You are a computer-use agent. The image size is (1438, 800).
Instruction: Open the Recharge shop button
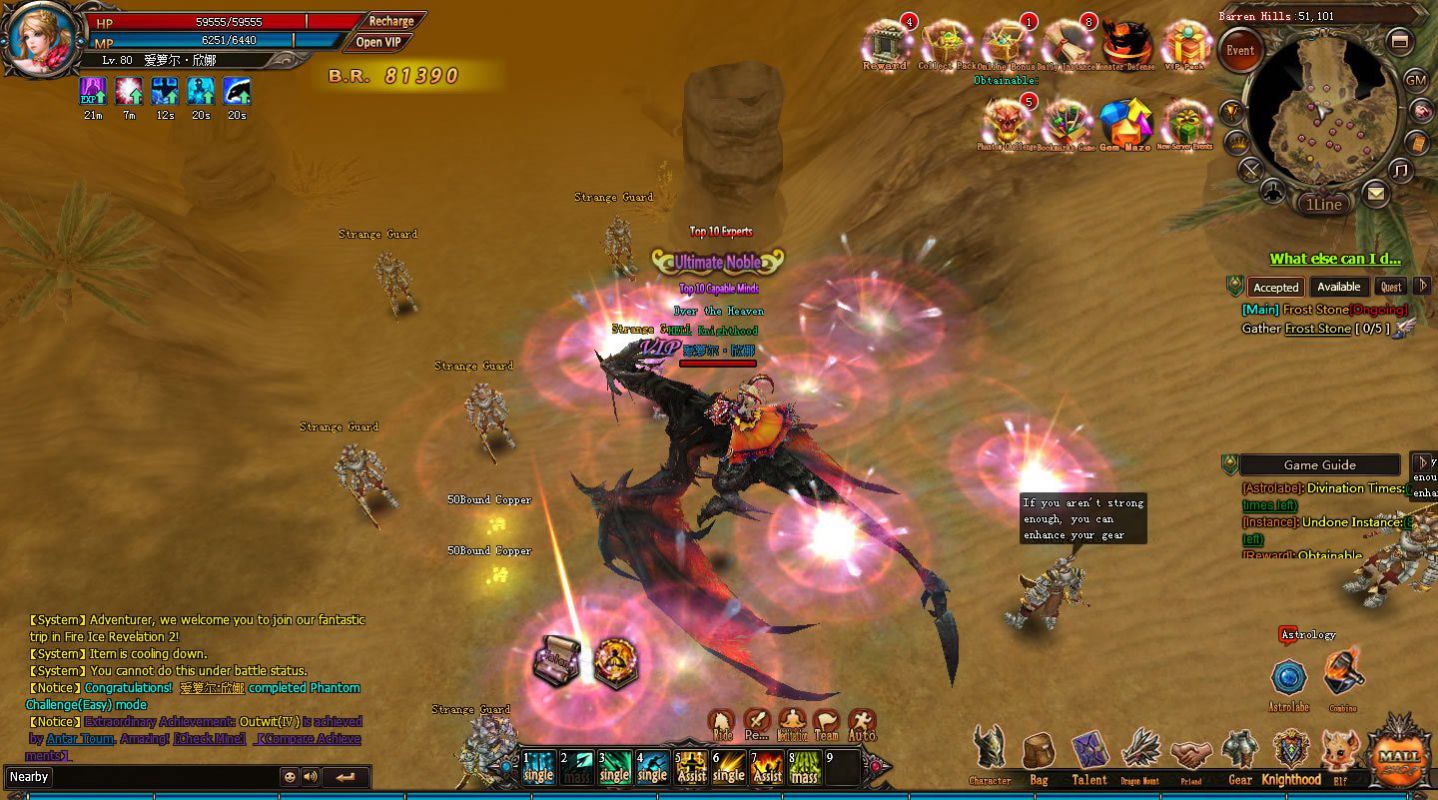(x=391, y=21)
